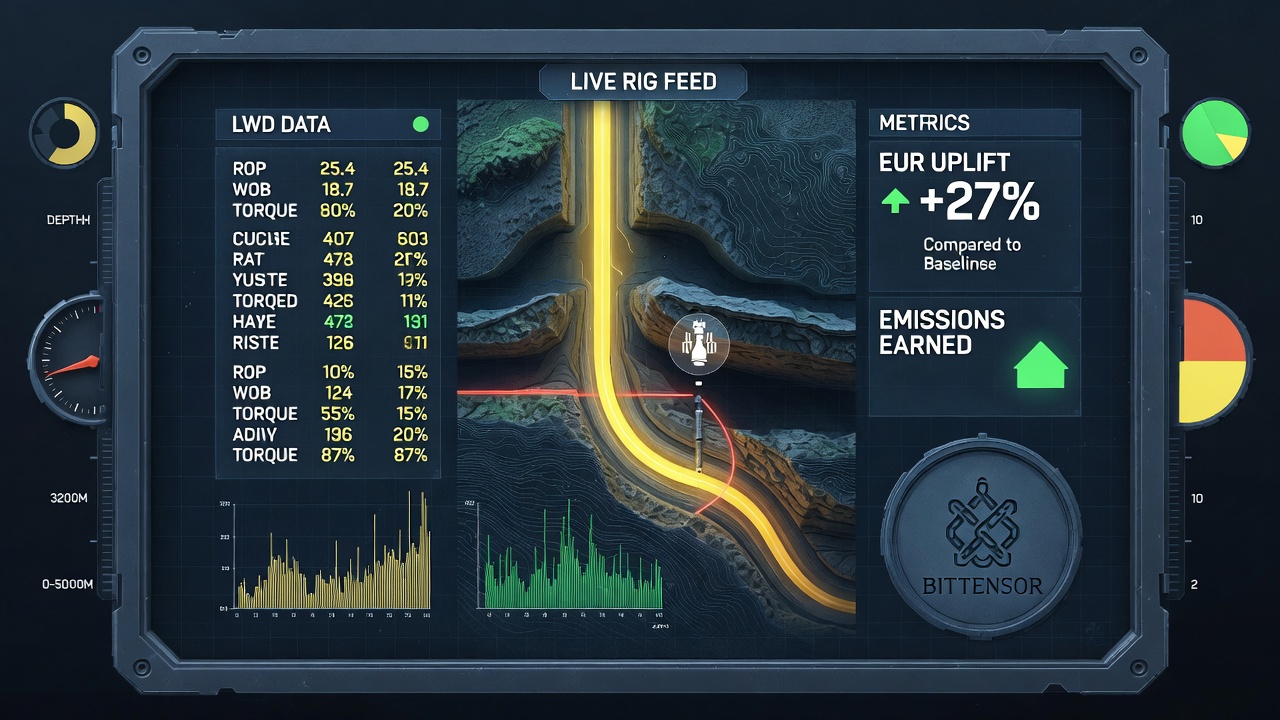Select the yellow donut chart icon
1280x720 pixels.
pos(64,132)
